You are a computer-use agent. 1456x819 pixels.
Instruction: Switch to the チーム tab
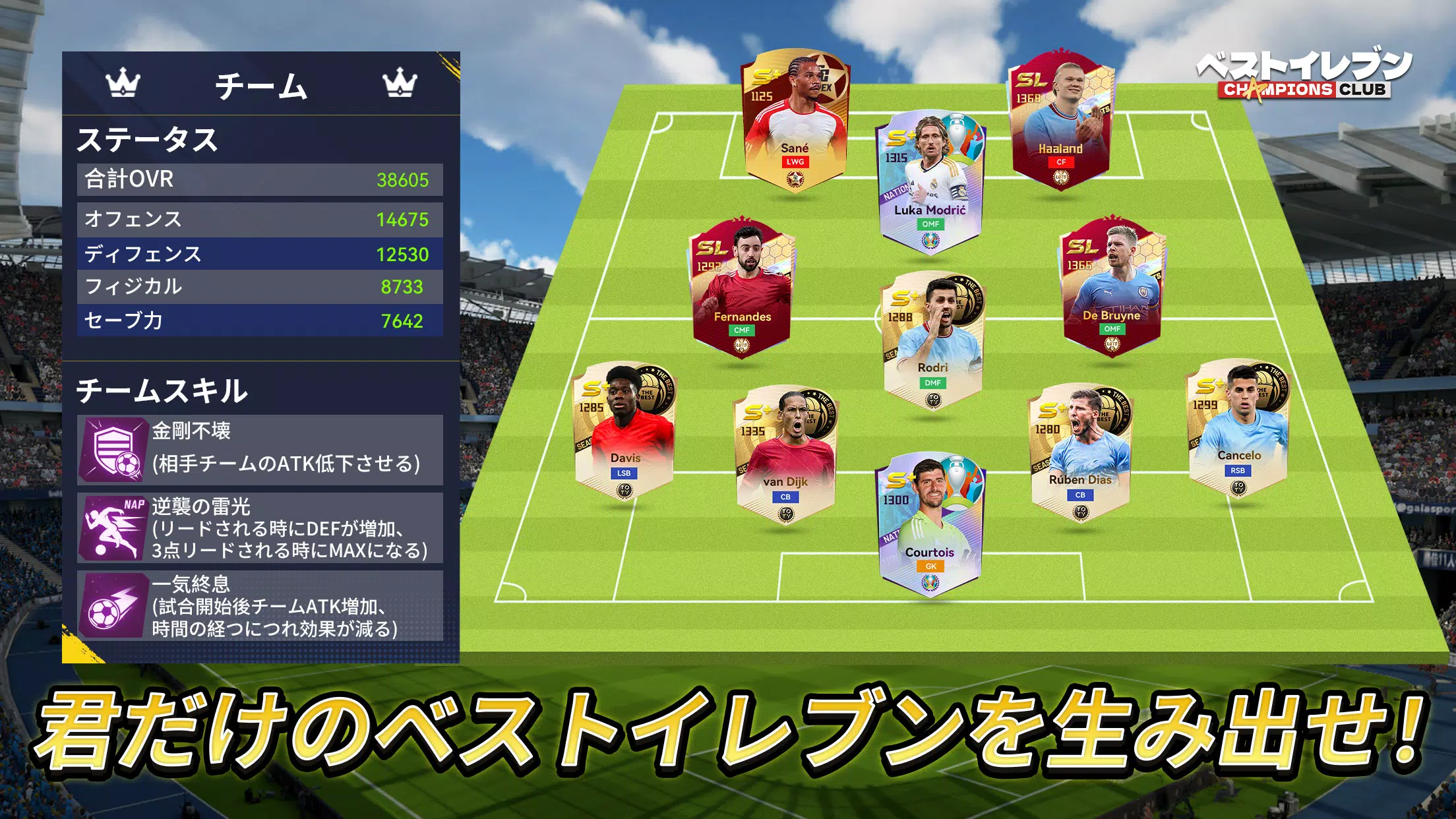click(x=262, y=86)
